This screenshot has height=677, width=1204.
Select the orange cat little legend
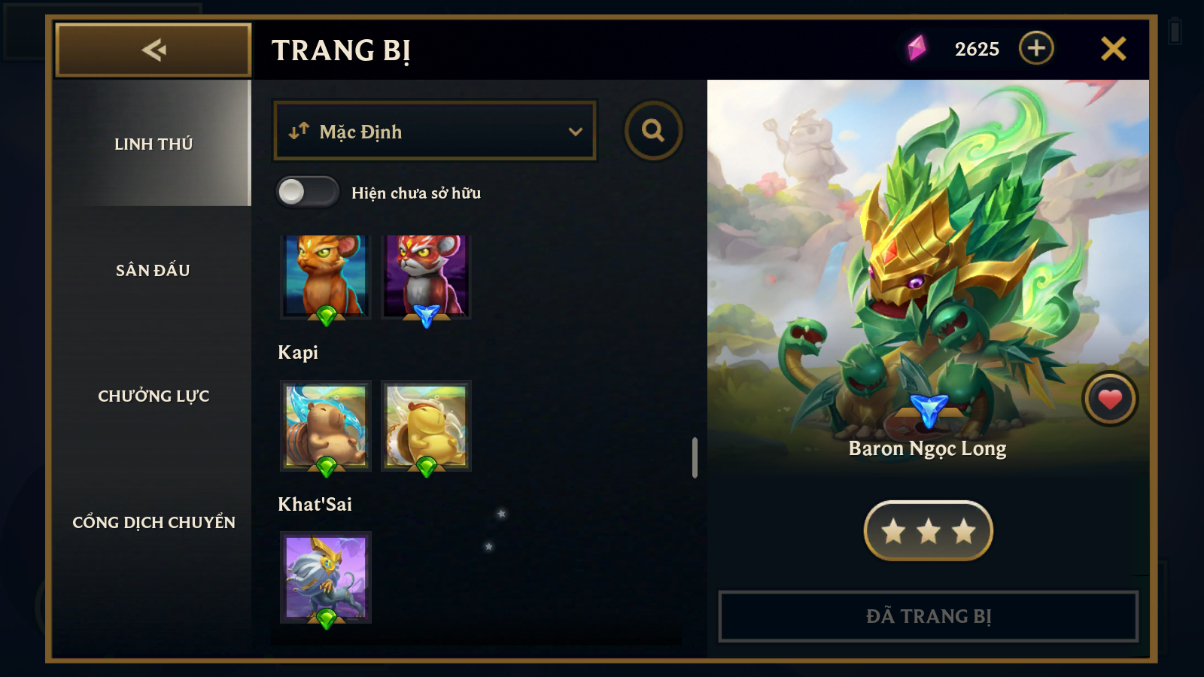point(326,275)
